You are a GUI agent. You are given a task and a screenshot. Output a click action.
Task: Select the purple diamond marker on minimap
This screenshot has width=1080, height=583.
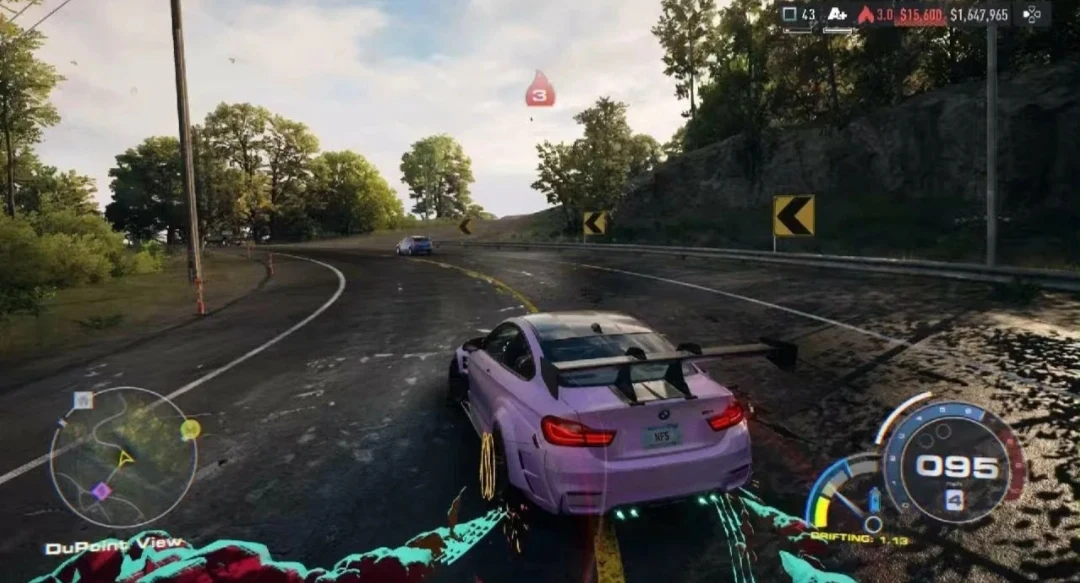click(x=101, y=491)
